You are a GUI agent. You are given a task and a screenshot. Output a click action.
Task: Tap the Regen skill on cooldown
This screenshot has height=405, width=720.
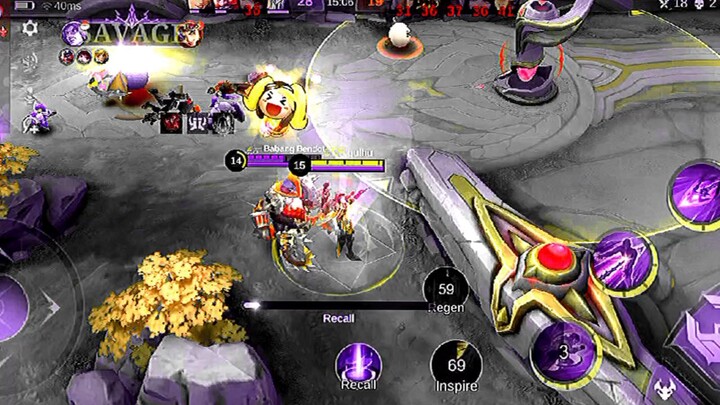click(x=446, y=291)
